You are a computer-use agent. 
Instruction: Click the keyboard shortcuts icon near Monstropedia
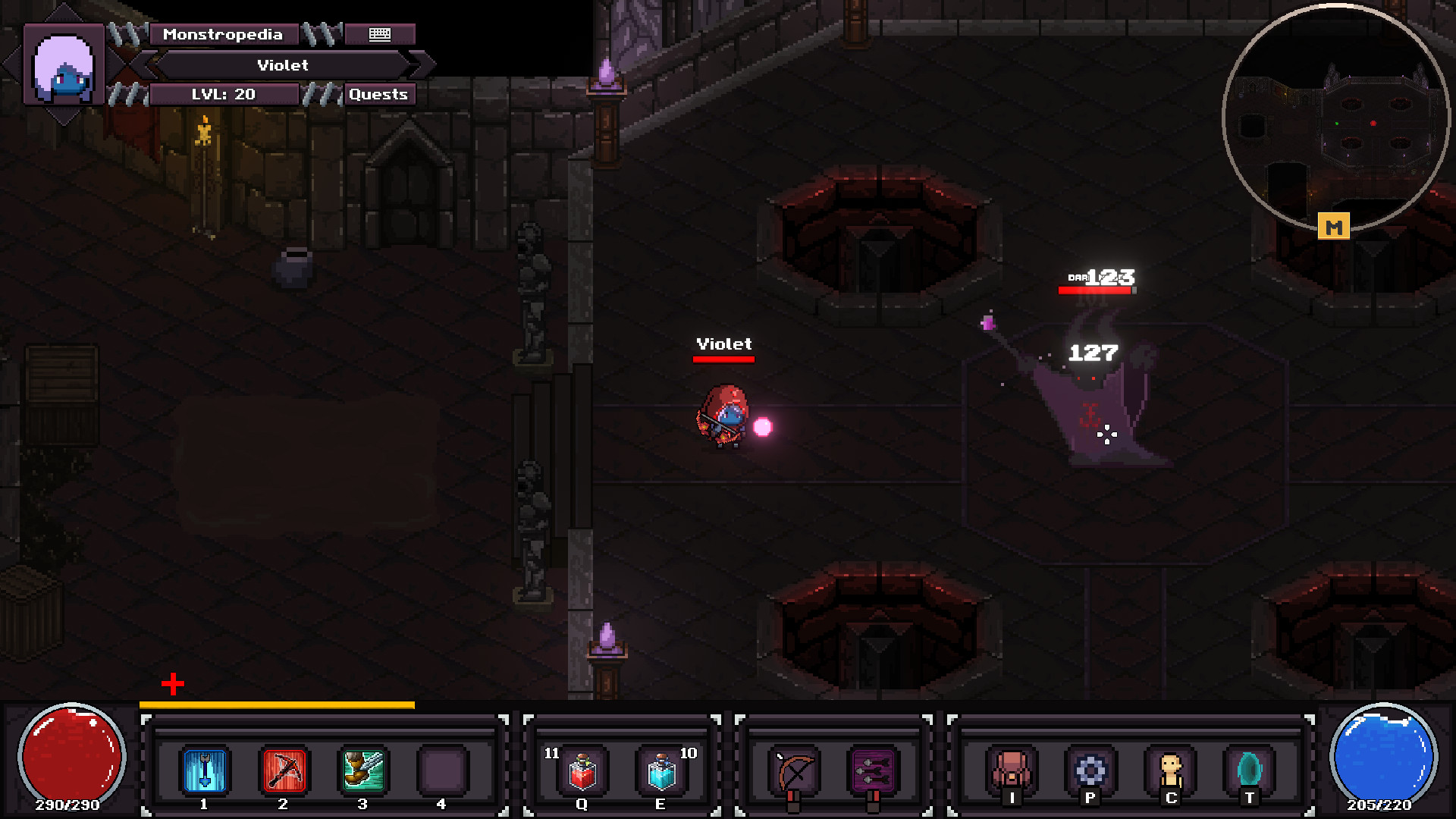point(379,34)
